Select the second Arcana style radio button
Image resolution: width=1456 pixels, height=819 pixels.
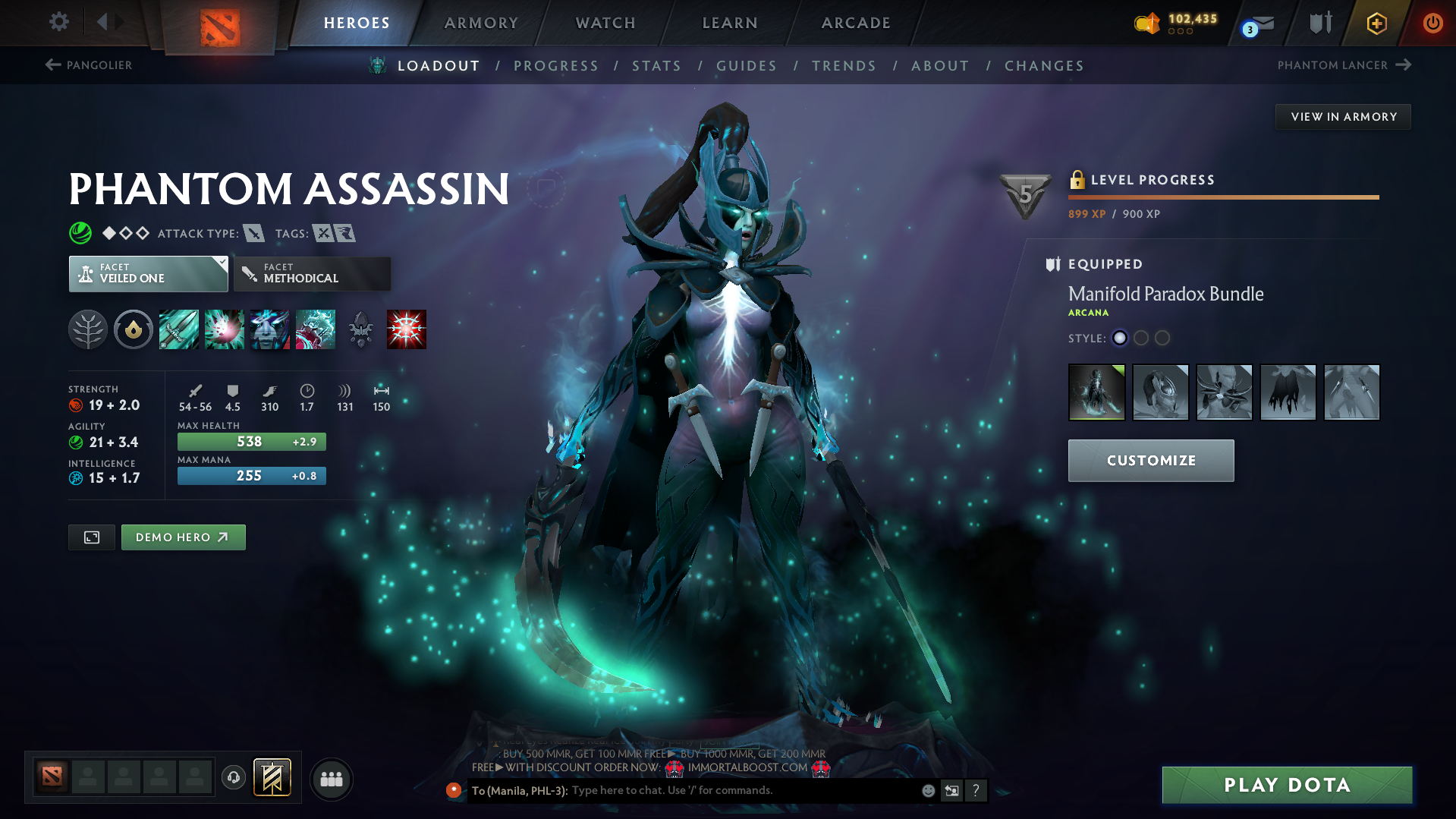point(1141,338)
